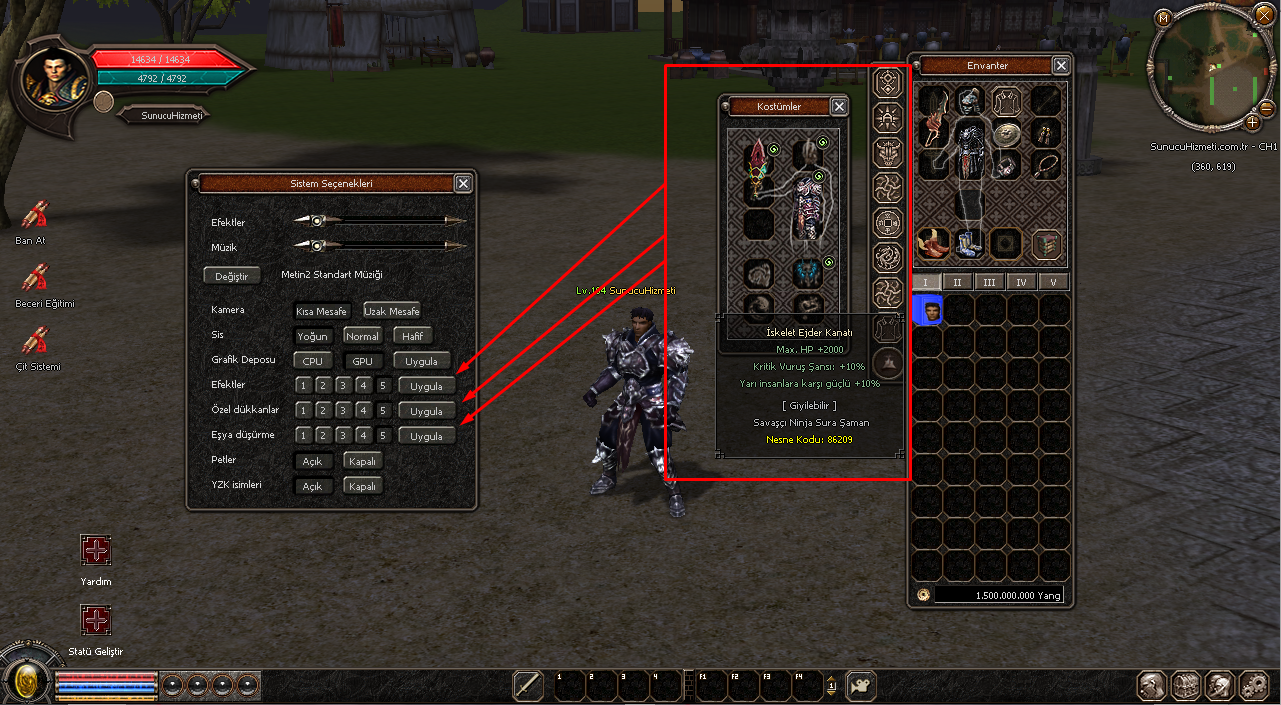This screenshot has height=705, width=1281.
Task: Zoom in the minimap with plus button
Action: (1252, 123)
